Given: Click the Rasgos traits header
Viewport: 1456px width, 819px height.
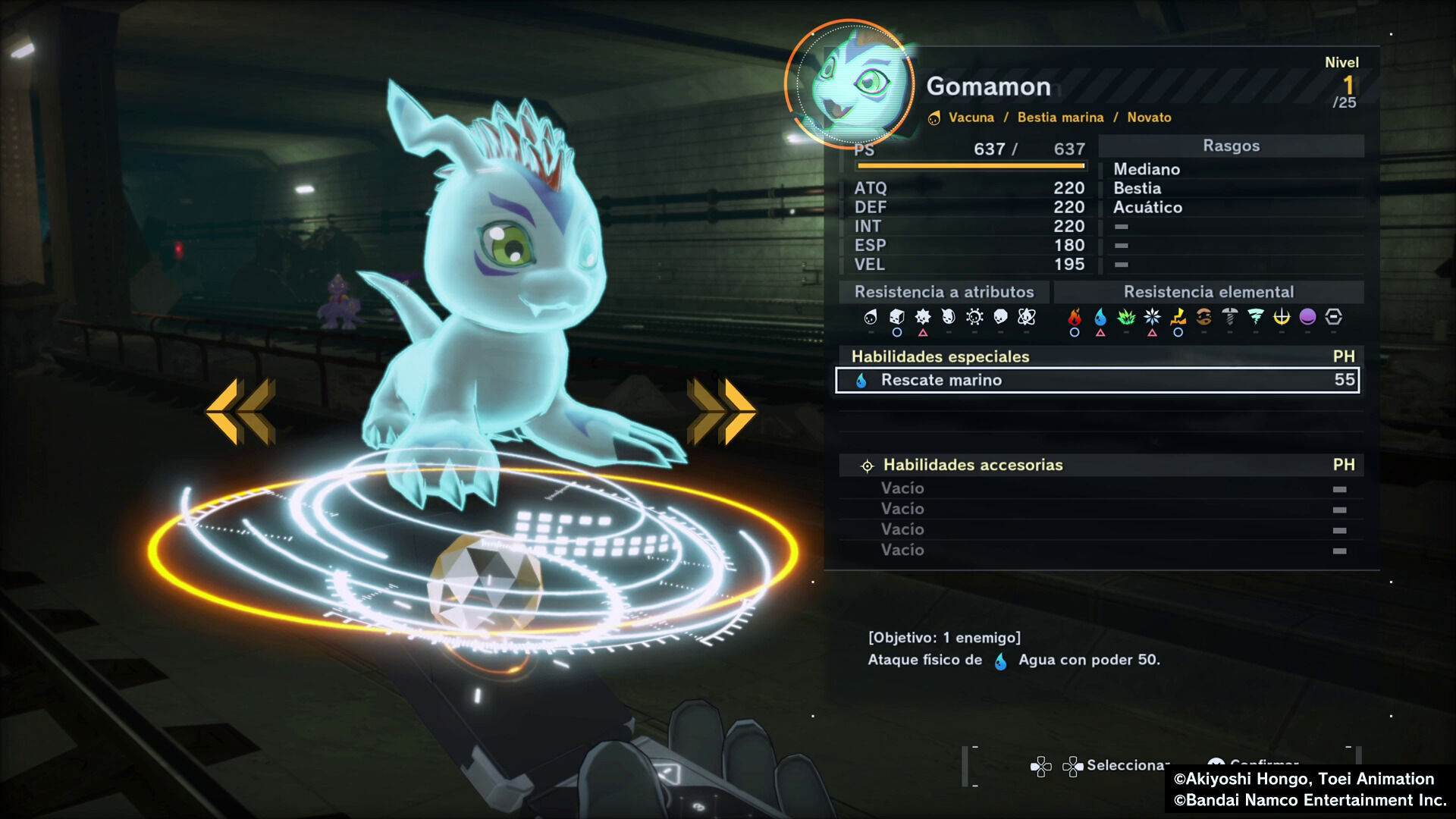Looking at the screenshot, I should [1231, 146].
